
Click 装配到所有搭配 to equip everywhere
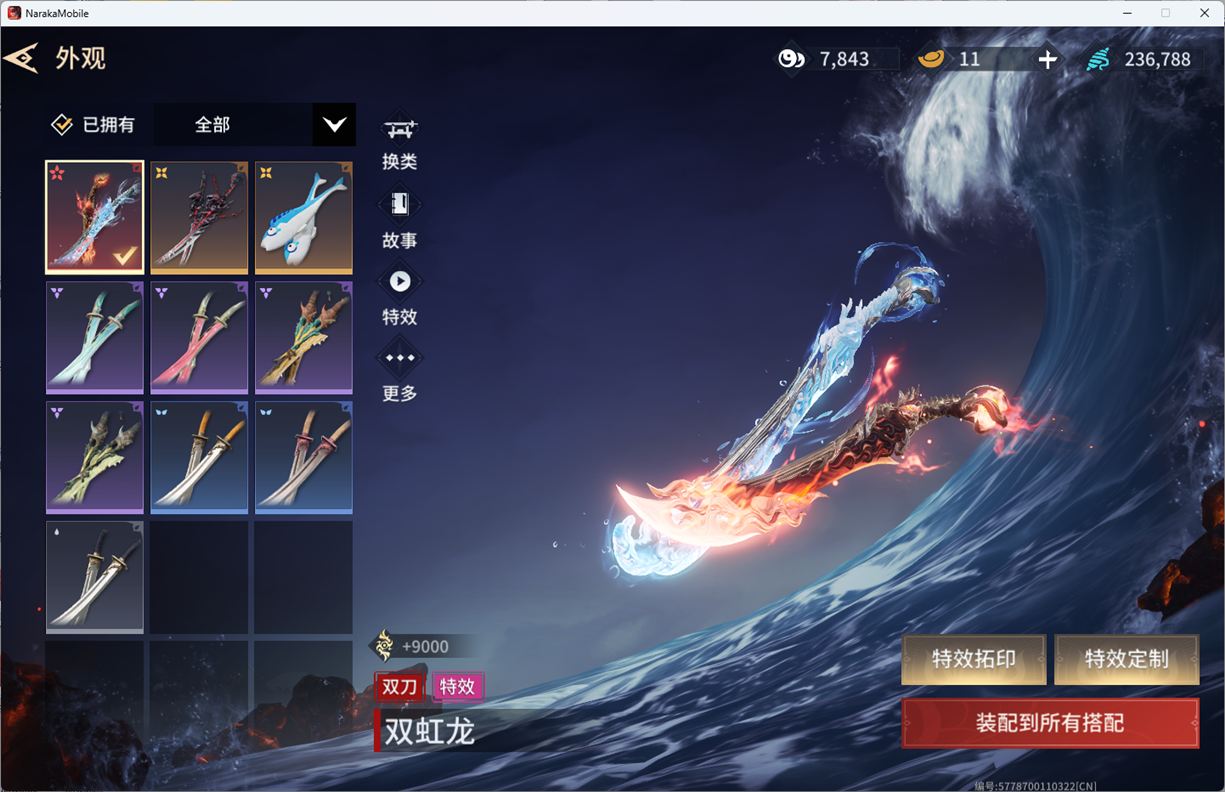pos(1050,723)
